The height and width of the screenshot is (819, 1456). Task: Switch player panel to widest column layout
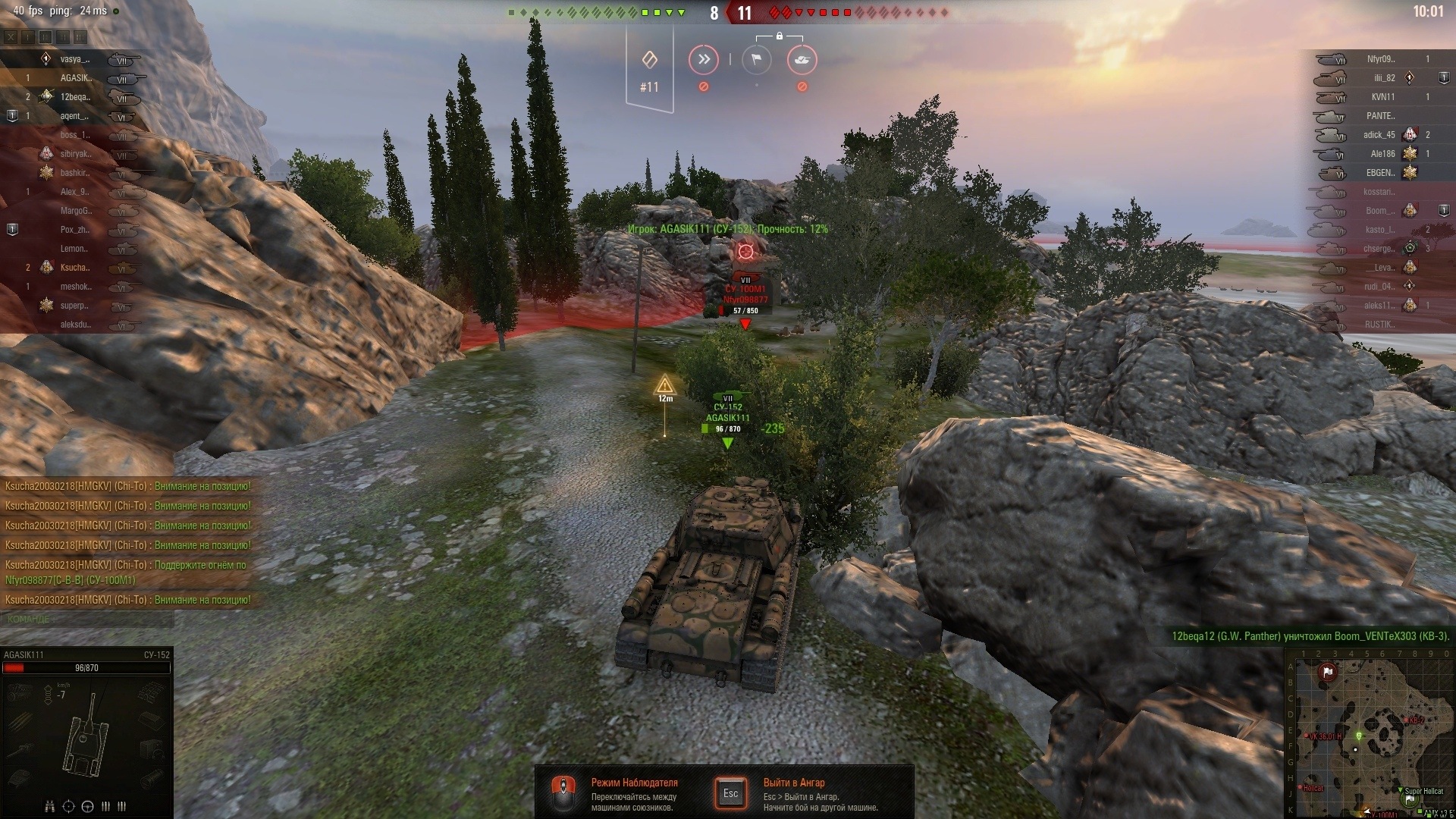tap(80, 36)
